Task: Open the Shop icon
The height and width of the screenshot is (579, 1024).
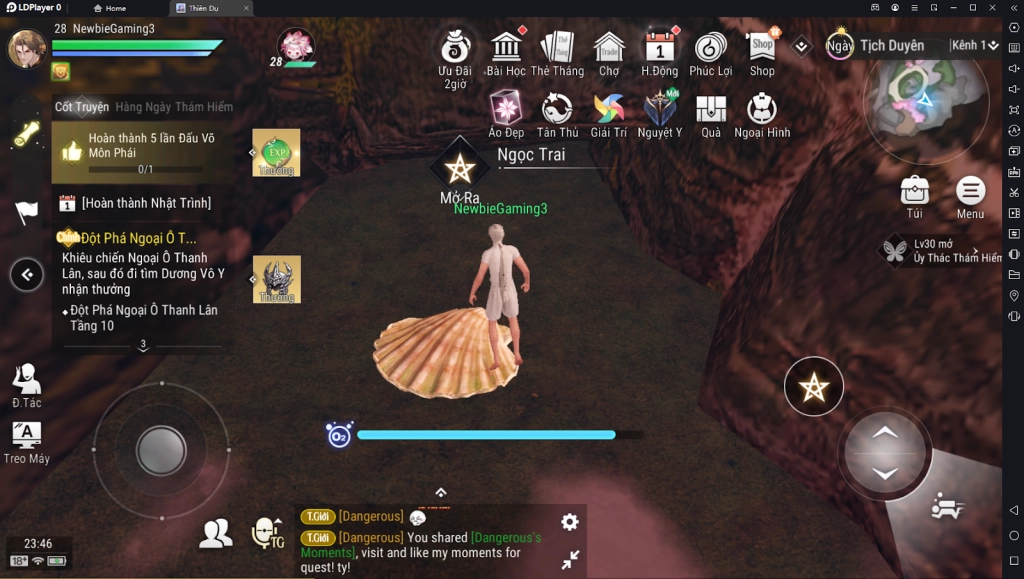Action: pos(762,48)
